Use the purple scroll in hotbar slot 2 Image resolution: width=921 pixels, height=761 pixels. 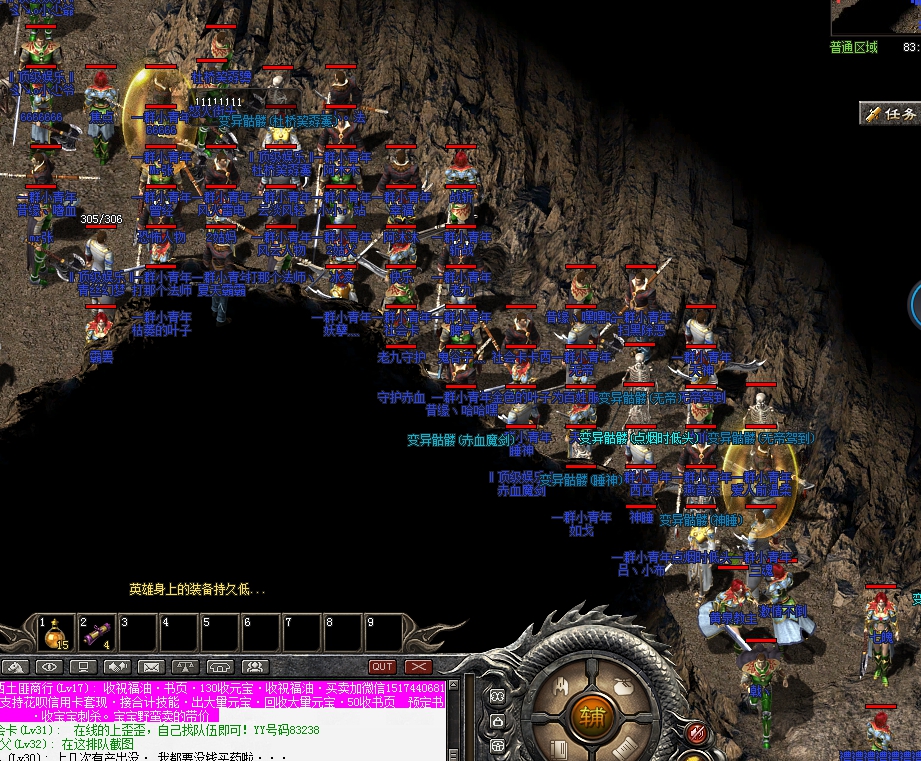(x=96, y=633)
